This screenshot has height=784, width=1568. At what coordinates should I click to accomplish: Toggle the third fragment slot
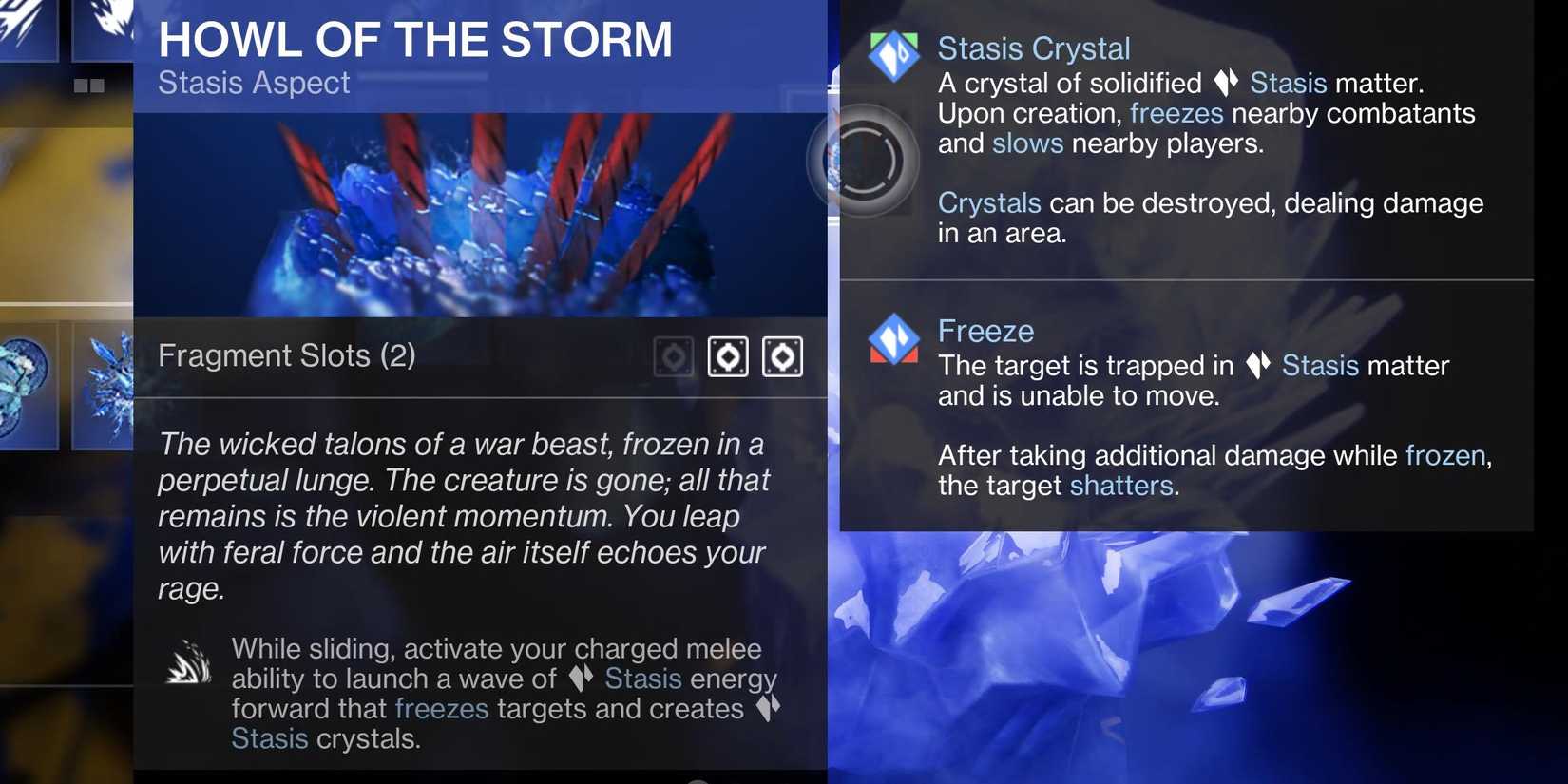tap(783, 355)
